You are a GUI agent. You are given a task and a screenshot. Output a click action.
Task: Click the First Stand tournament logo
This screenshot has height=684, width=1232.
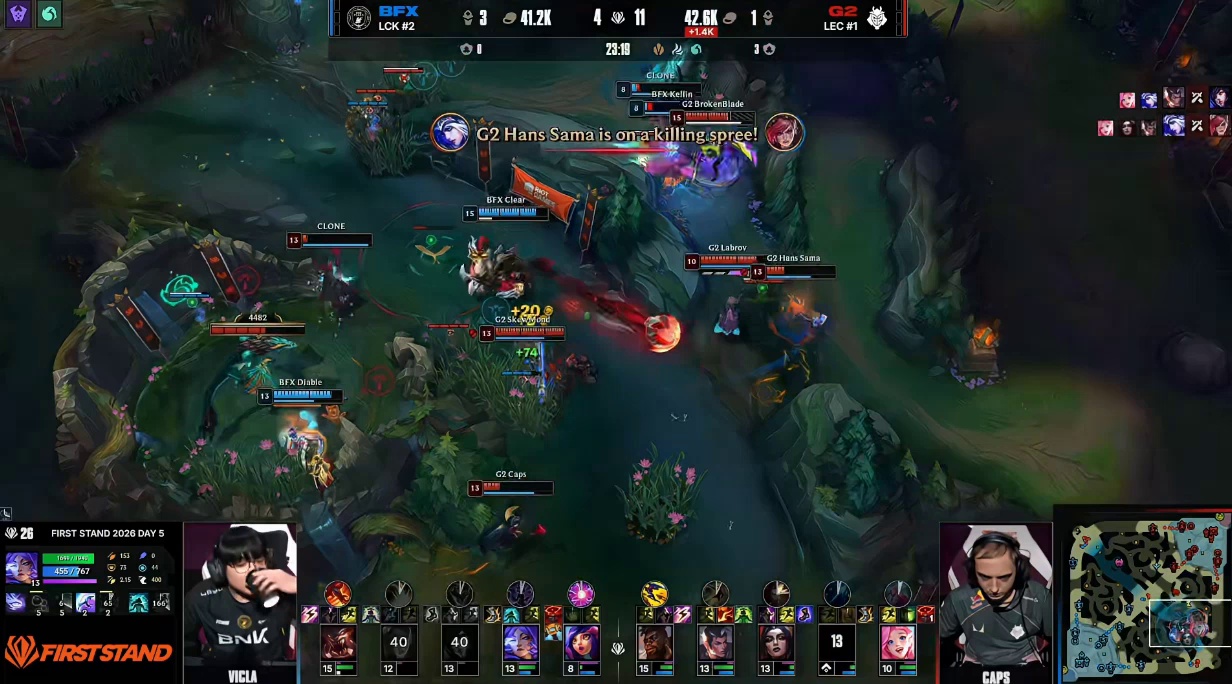(x=88, y=653)
